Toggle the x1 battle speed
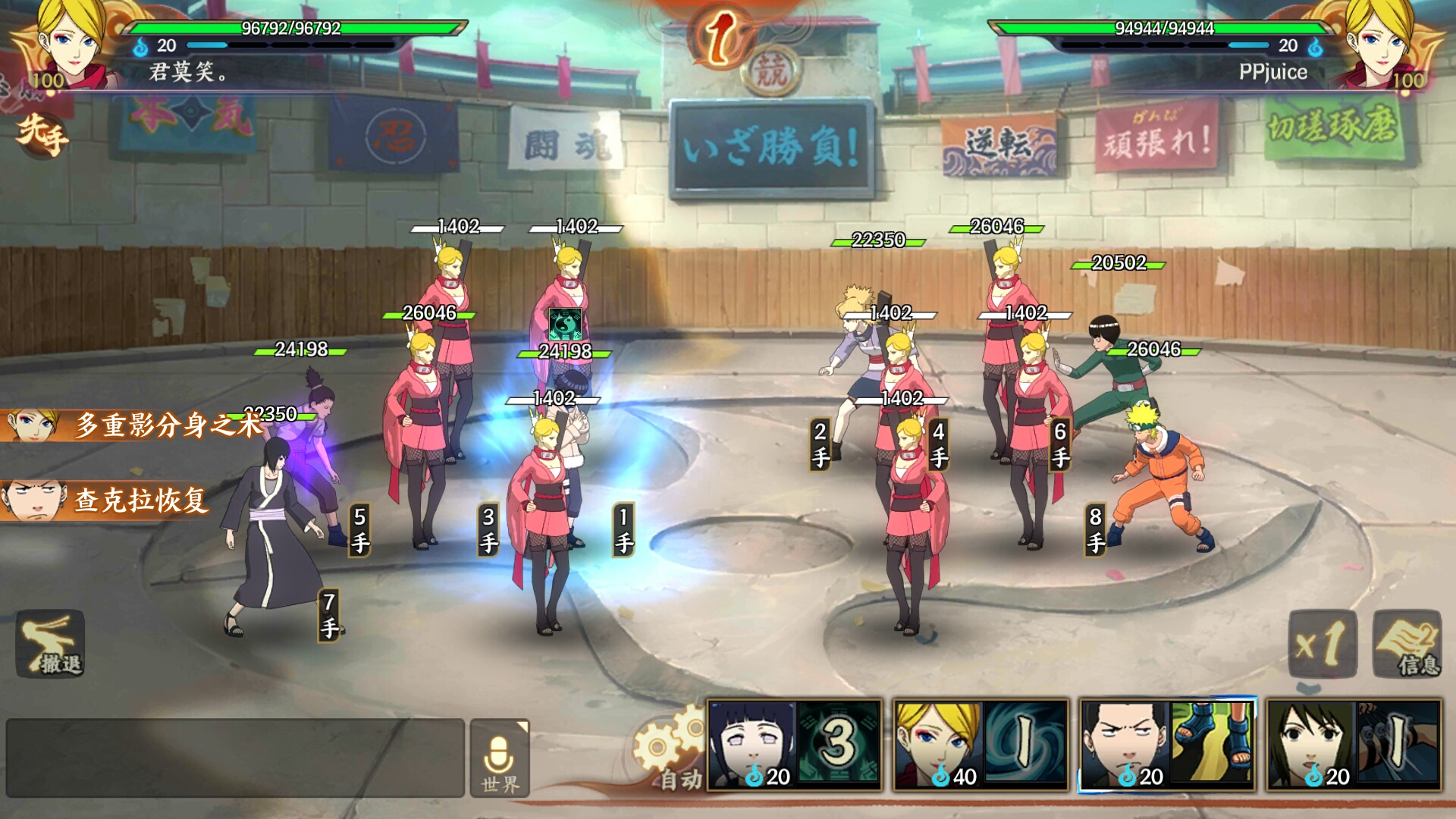Viewport: 1456px width, 819px height. 1322,644
